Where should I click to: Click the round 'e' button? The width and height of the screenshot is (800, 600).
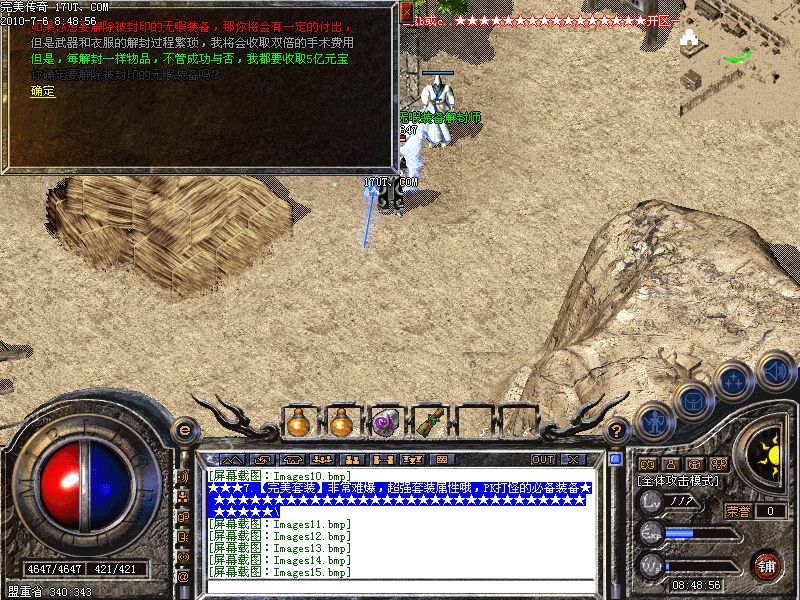(x=184, y=431)
